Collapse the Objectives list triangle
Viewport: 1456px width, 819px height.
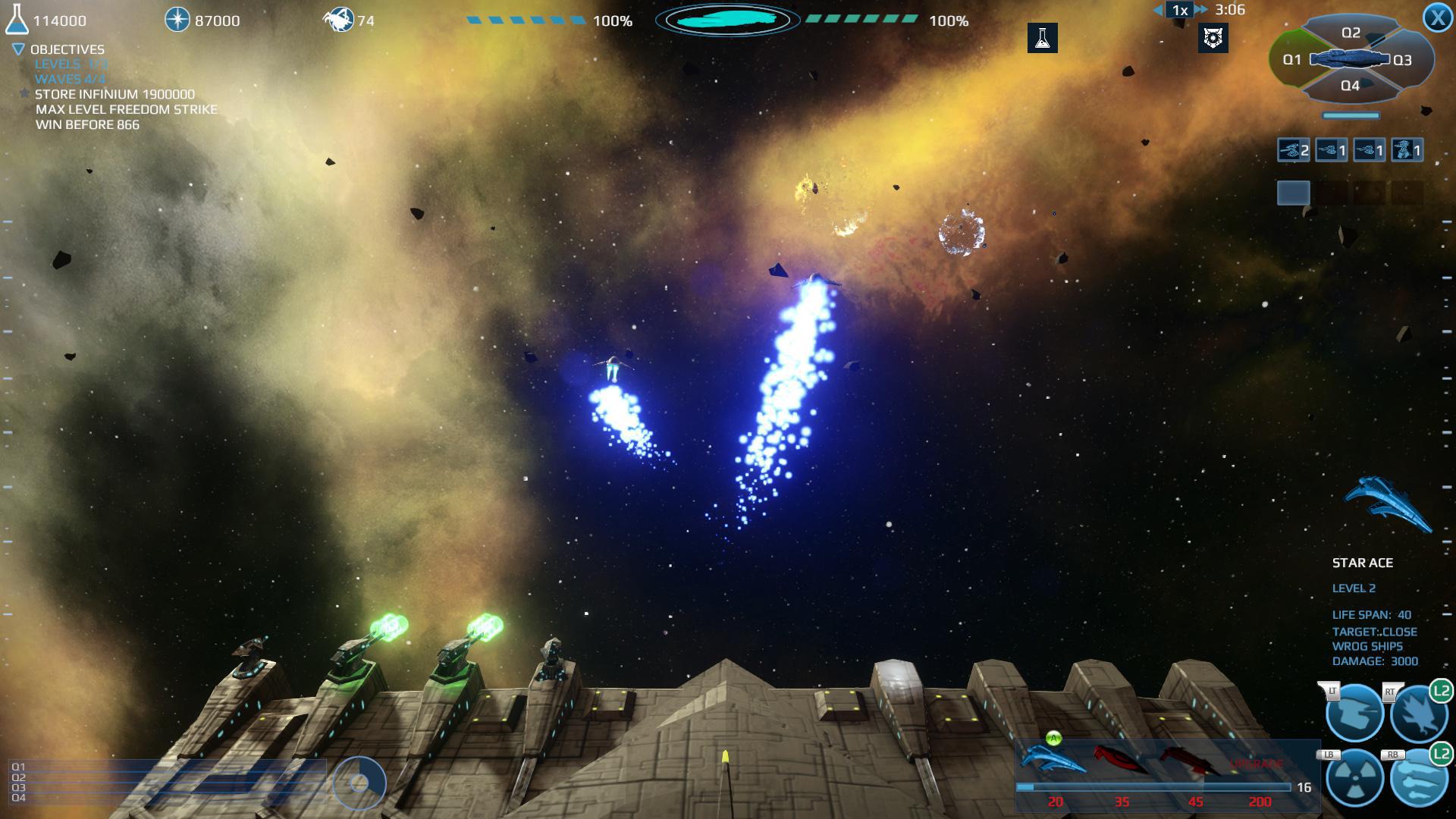[x=17, y=49]
